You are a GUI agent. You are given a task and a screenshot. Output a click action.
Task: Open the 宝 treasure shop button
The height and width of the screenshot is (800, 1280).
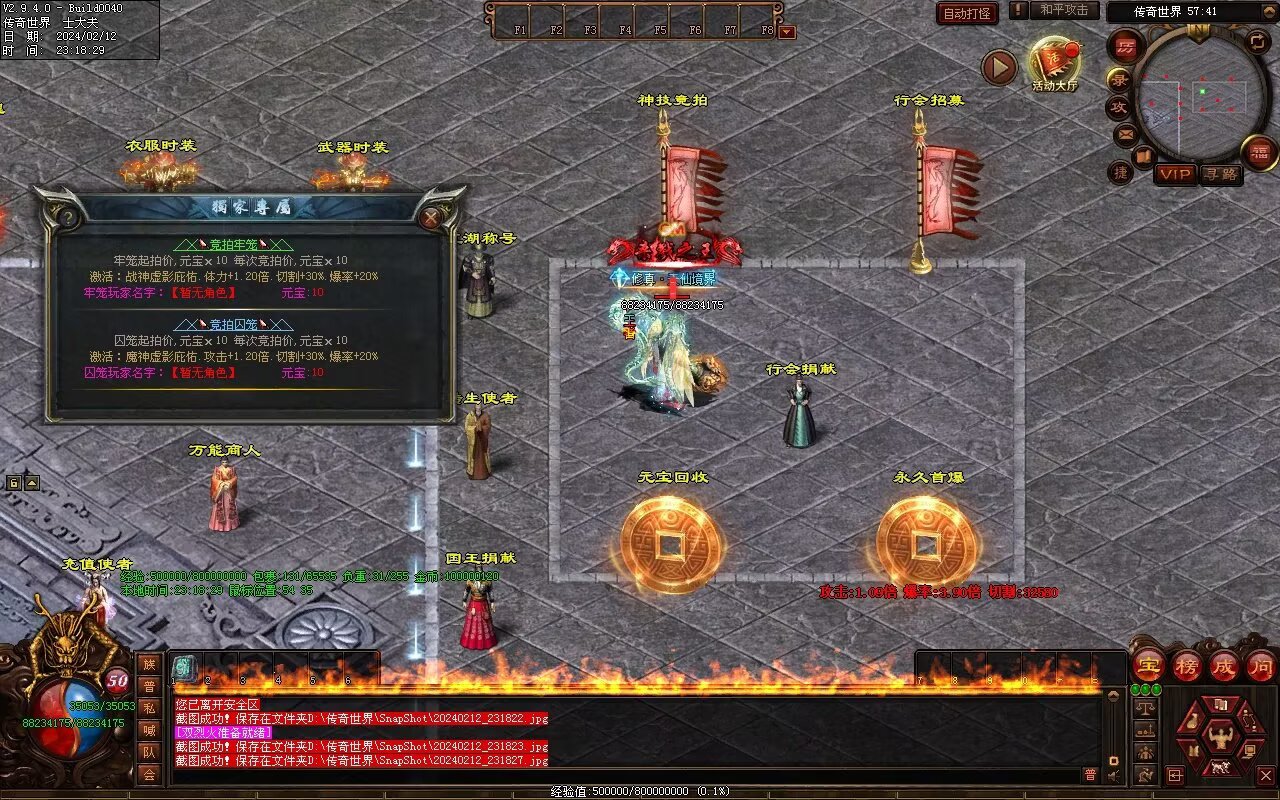pos(1148,664)
